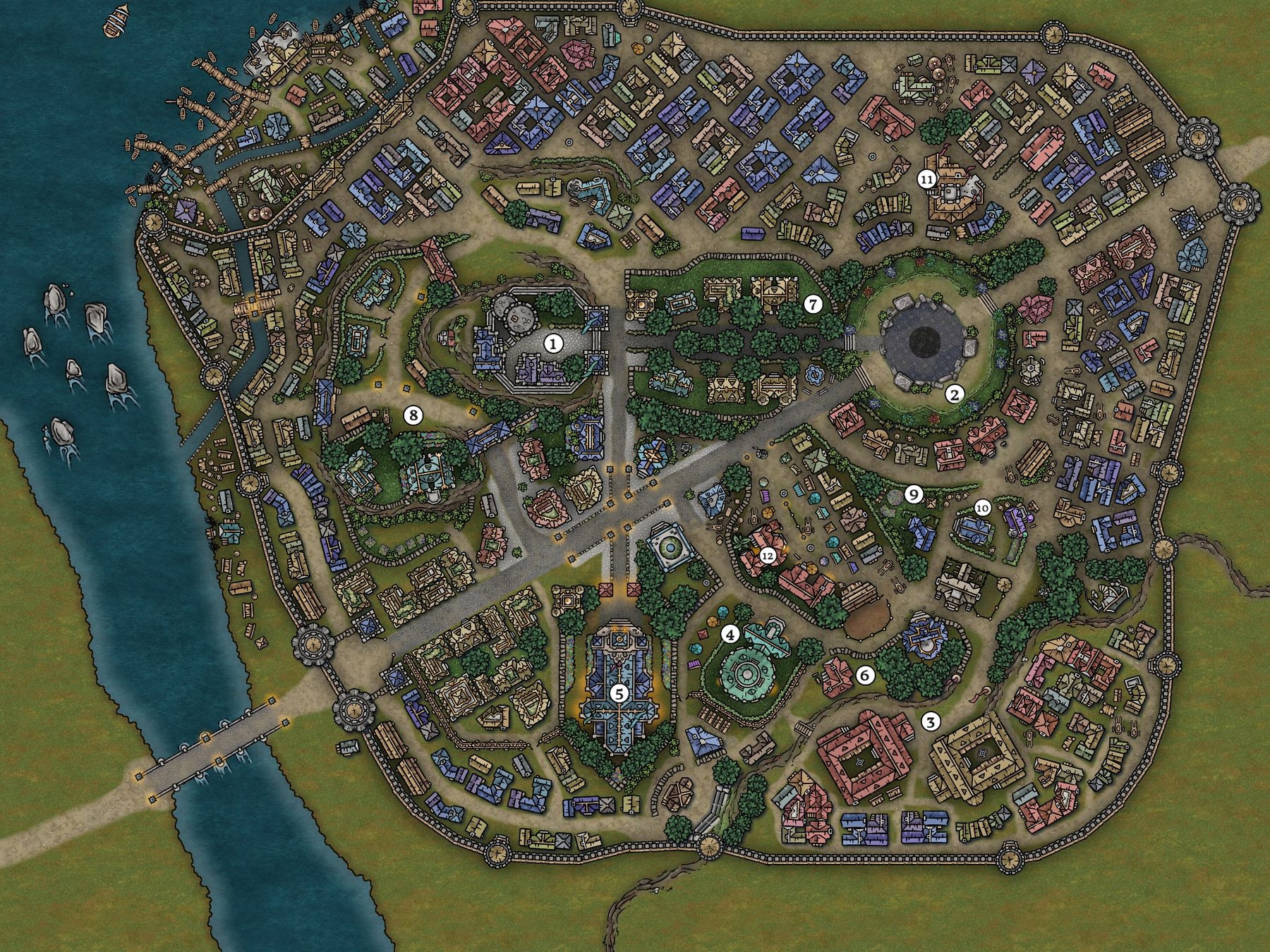The width and height of the screenshot is (1270, 952).
Task: Choose map marker 3
Action: click(x=931, y=721)
